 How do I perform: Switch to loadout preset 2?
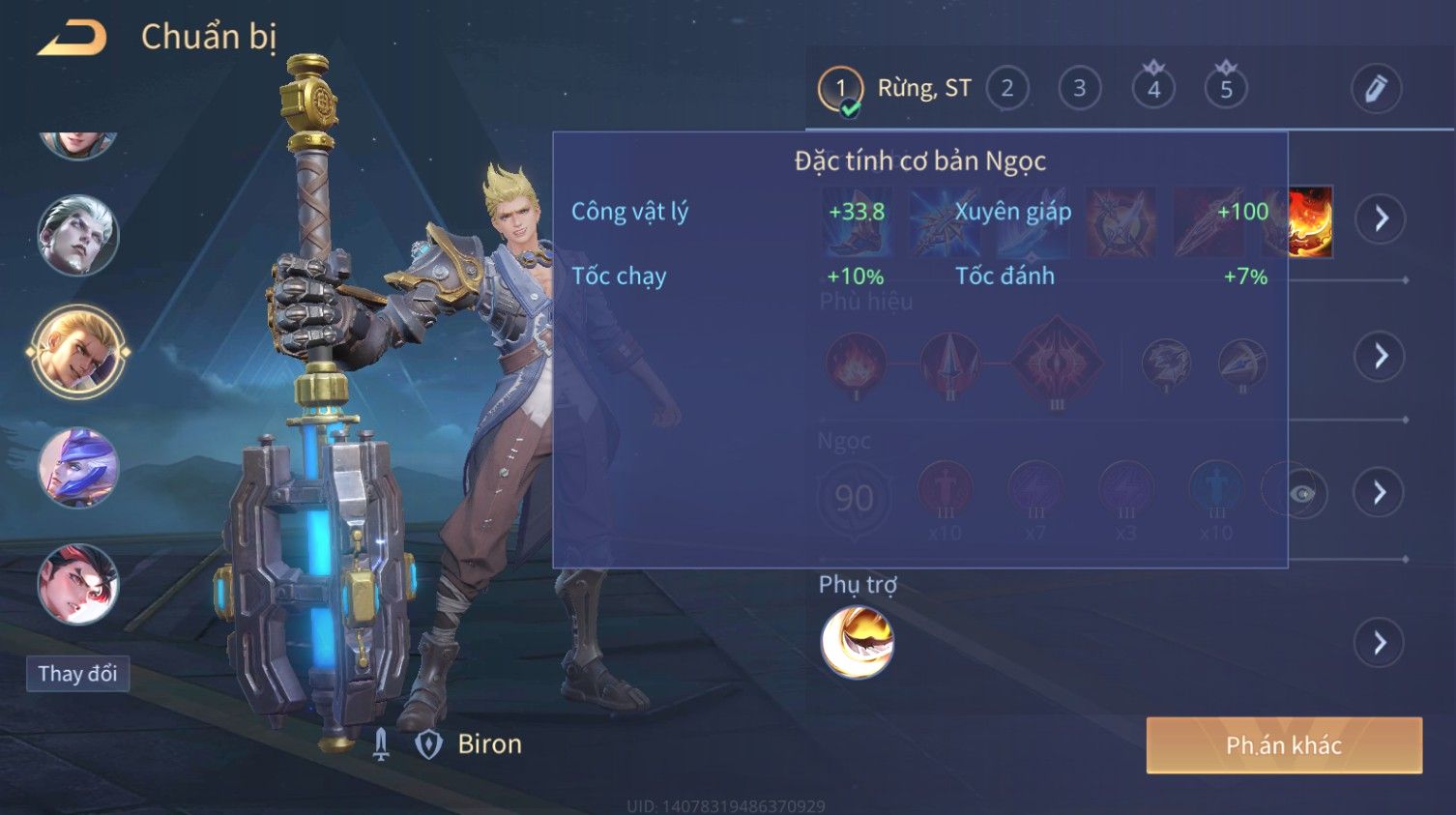pyautogui.click(x=1007, y=89)
